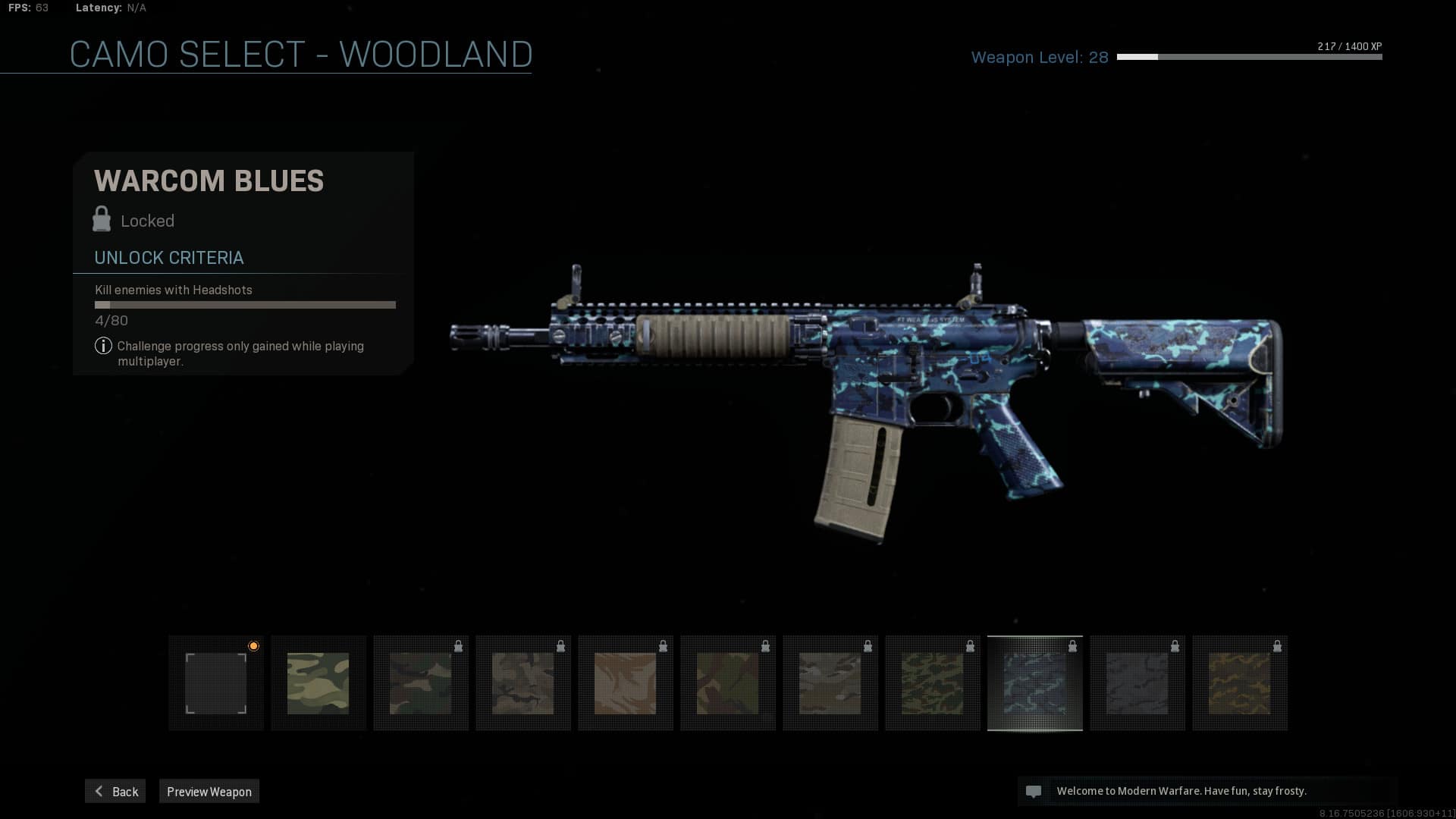Choose the dark grey camo swatch
Viewport: 1456px width, 819px height.
click(x=1137, y=683)
